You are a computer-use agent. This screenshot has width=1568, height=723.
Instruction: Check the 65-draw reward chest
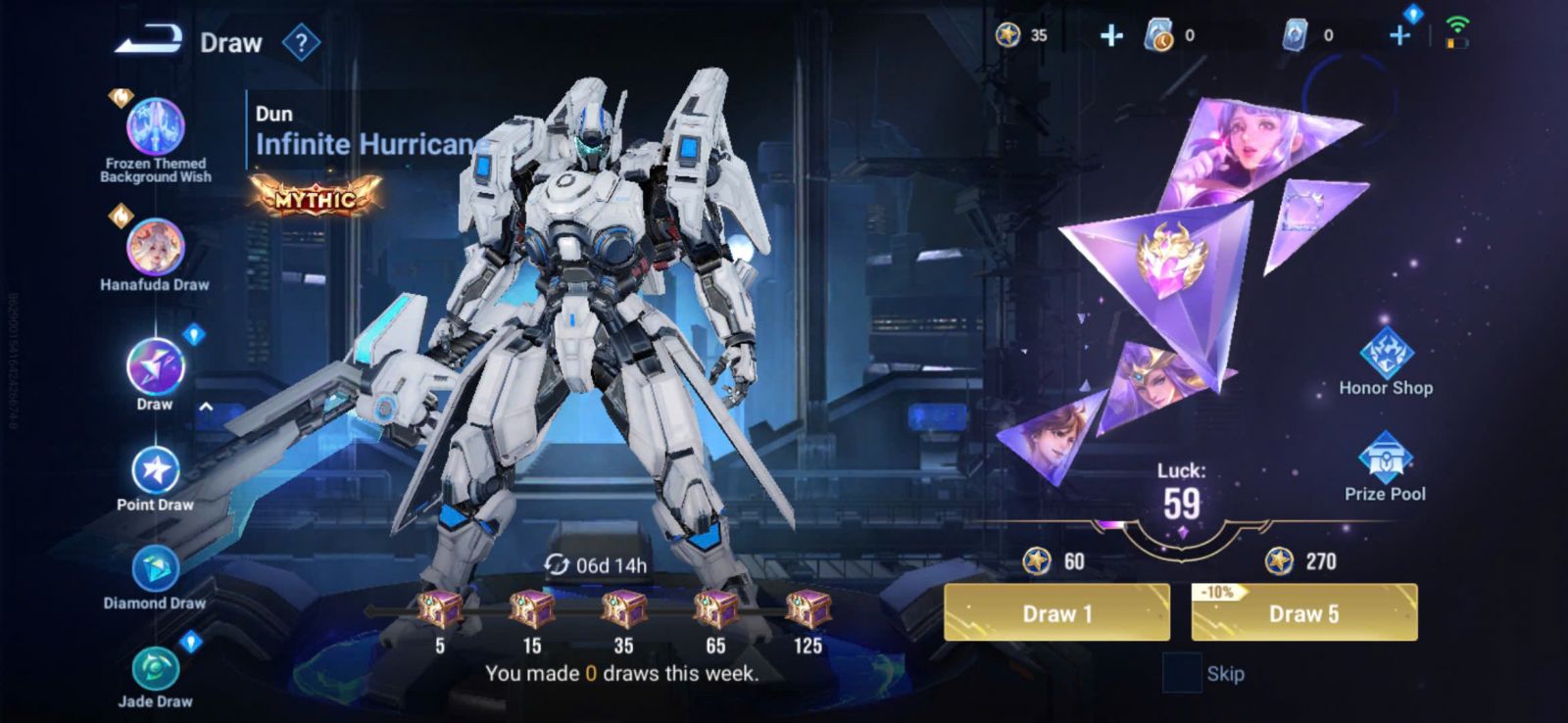[715, 609]
